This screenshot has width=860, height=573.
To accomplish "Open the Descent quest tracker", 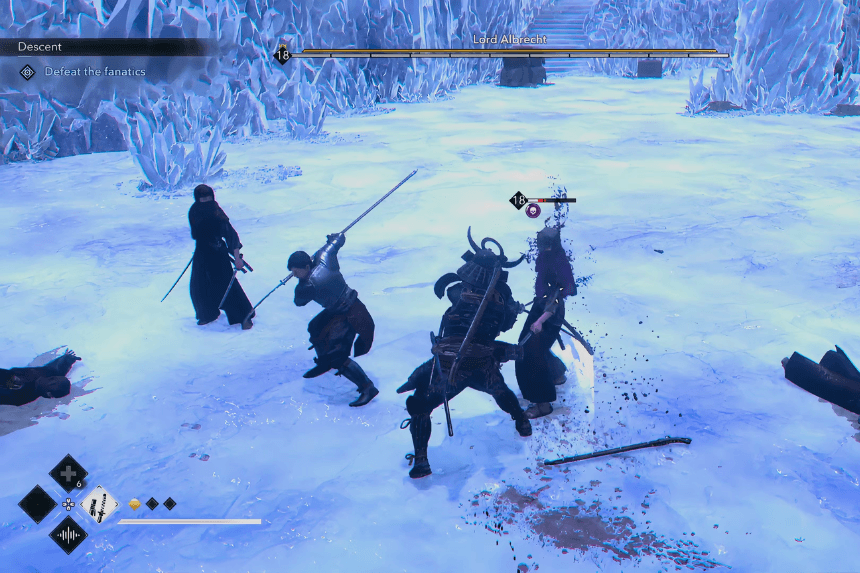I will coord(40,47).
